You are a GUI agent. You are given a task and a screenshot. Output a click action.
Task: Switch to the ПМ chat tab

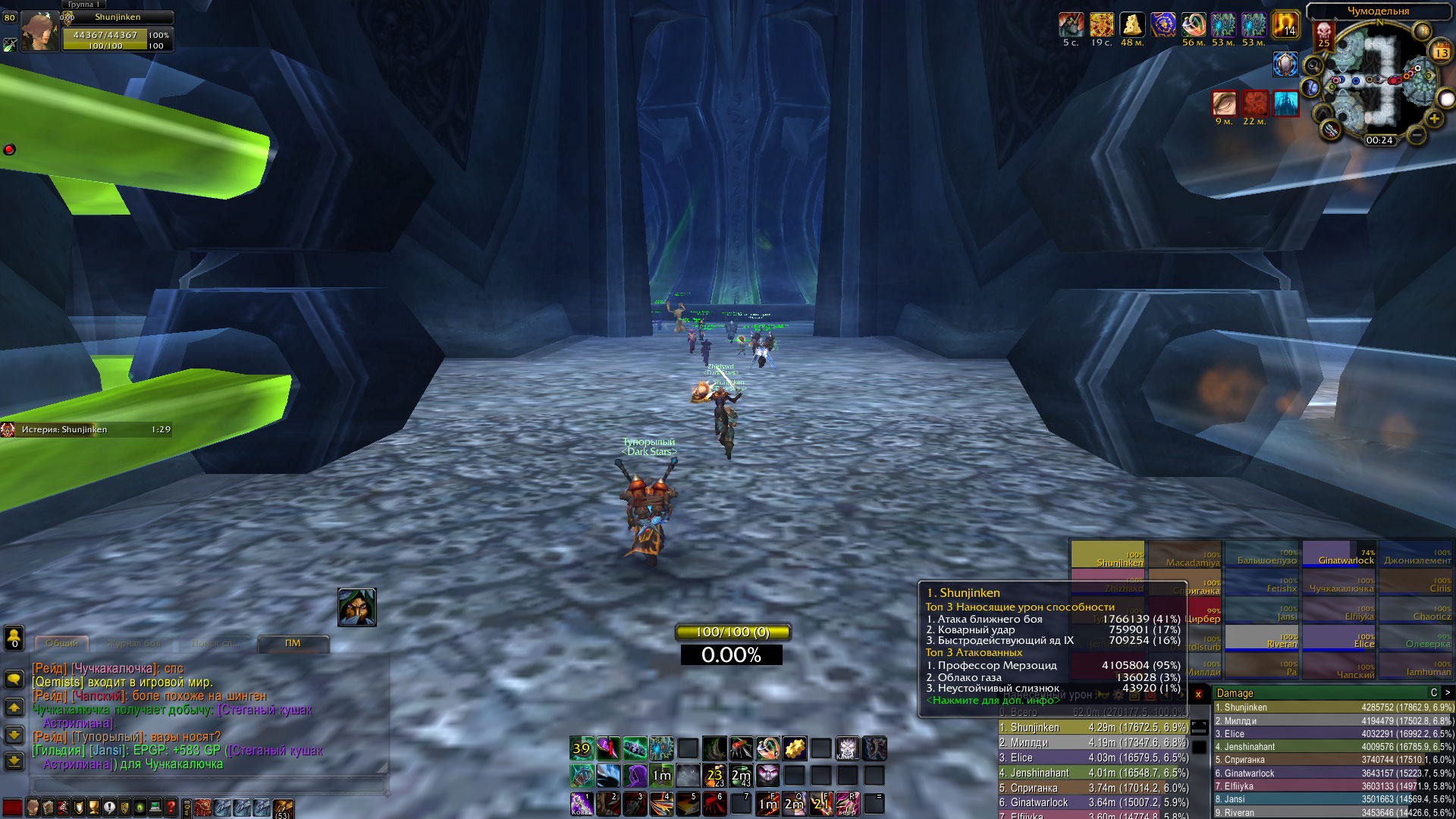click(293, 644)
